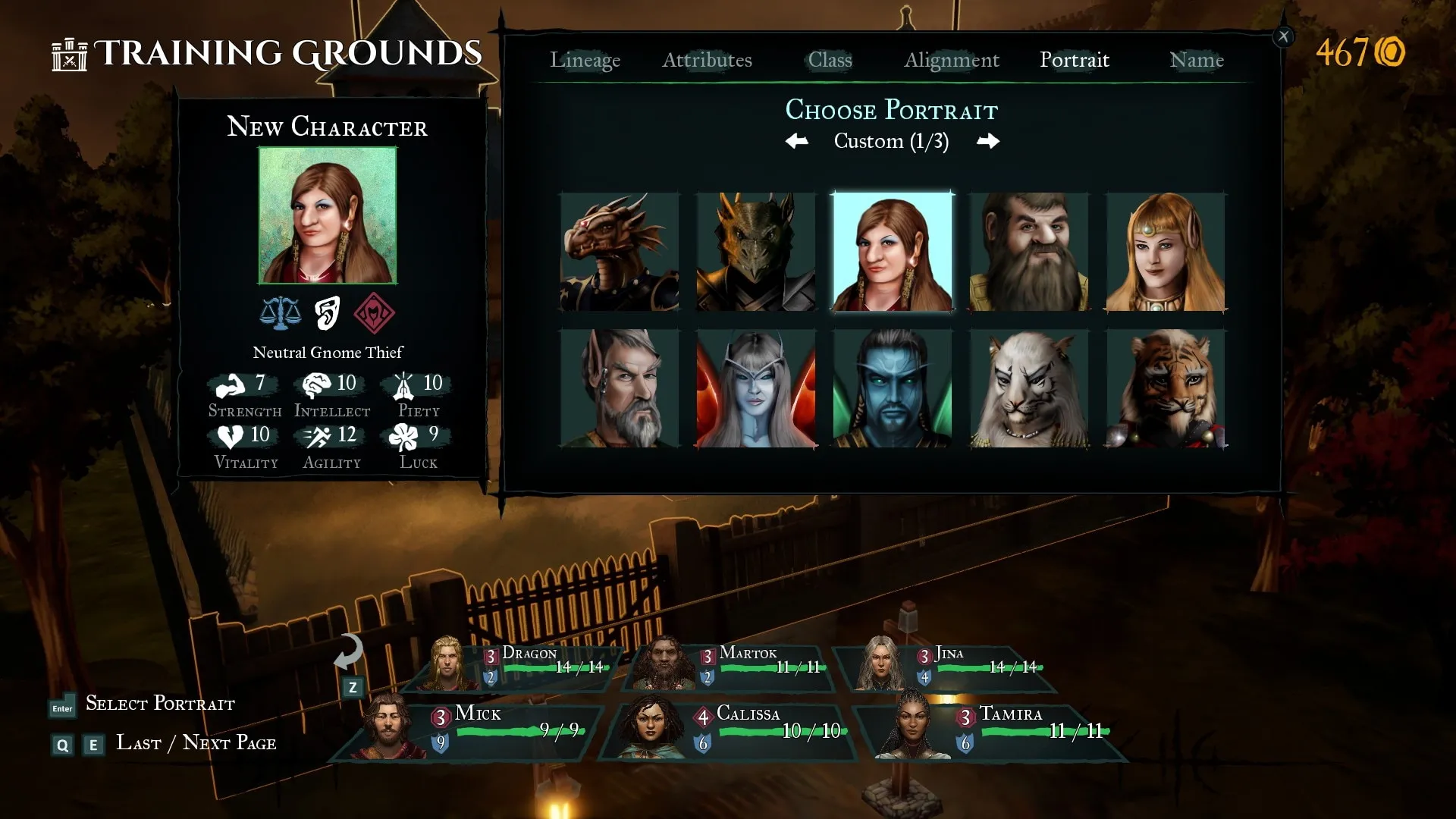
Task: Open the Attributes tab
Action: coord(707,60)
